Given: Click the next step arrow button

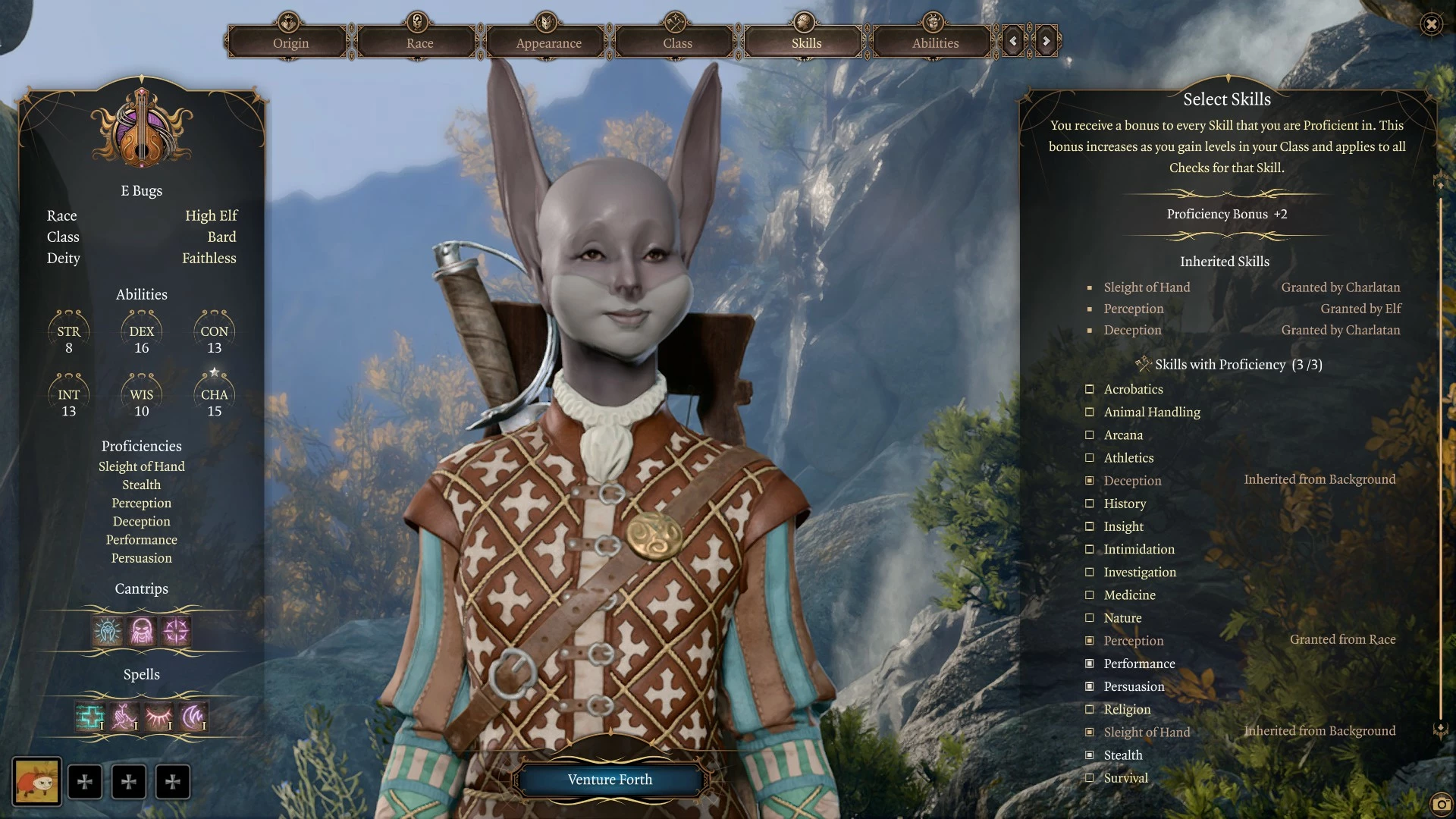Looking at the screenshot, I should [1046, 41].
